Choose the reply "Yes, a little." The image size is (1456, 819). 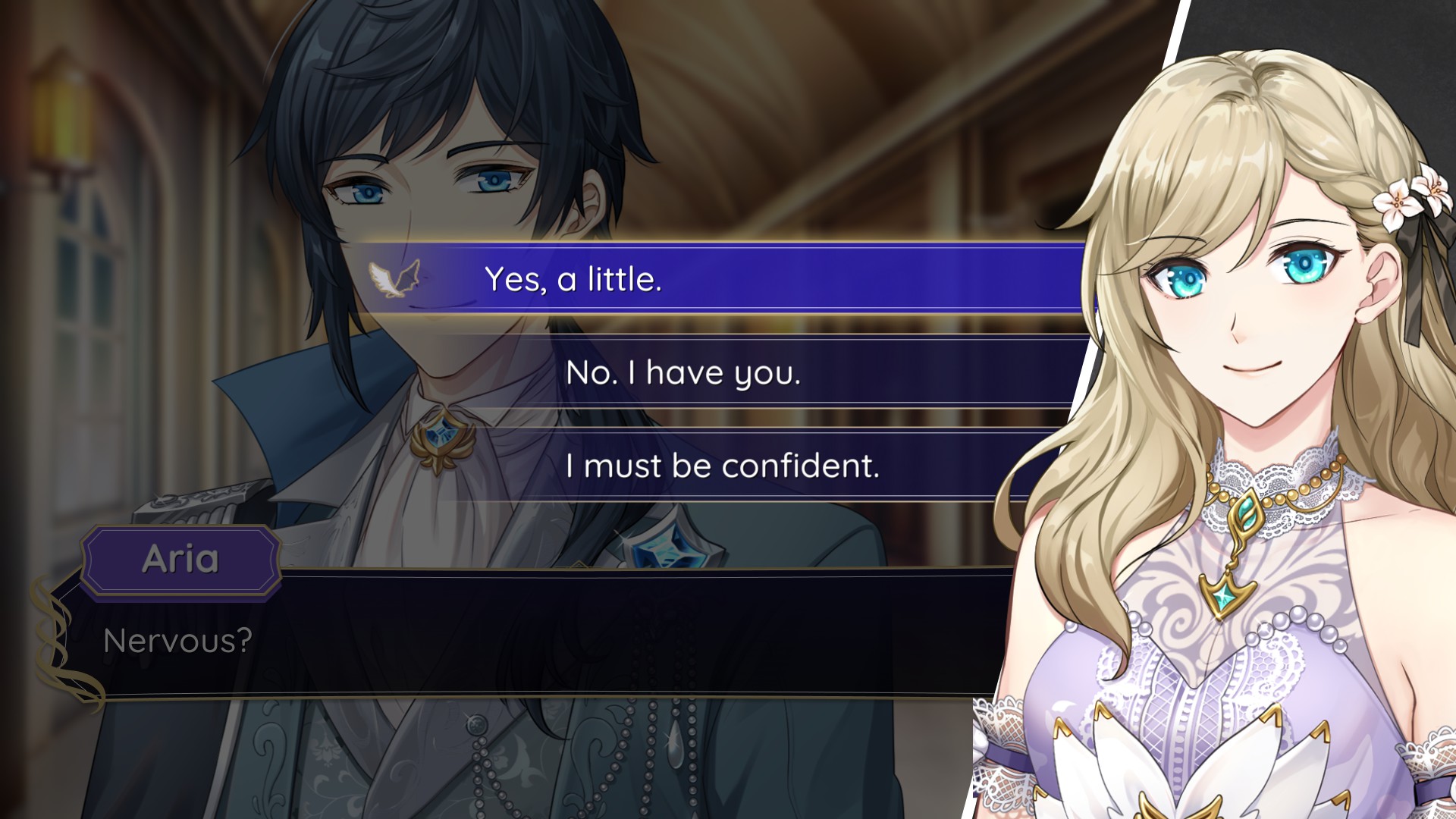[x=573, y=279]
